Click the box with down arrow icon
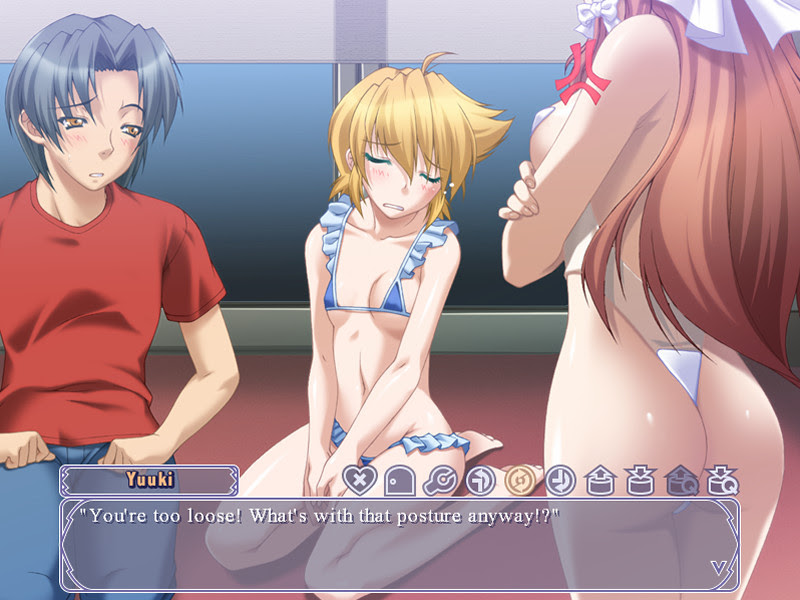 639,481
